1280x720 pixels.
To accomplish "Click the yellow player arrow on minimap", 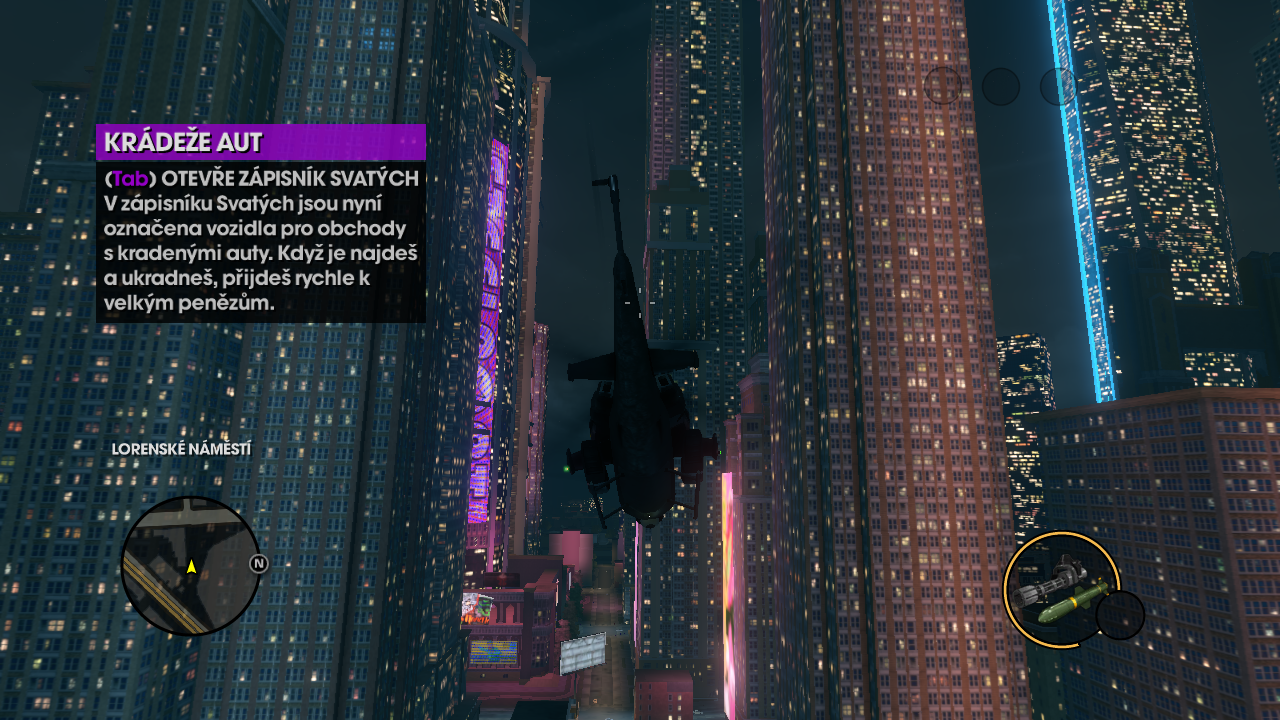I will [191, 567].
